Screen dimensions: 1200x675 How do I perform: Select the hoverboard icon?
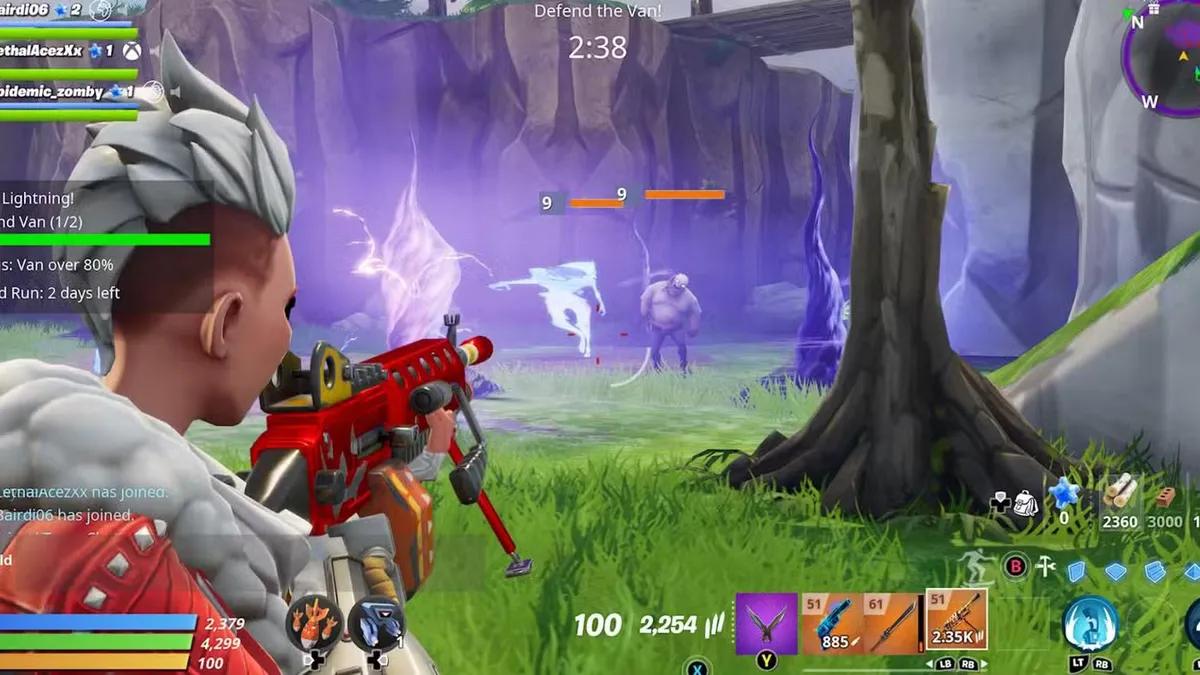975,567
